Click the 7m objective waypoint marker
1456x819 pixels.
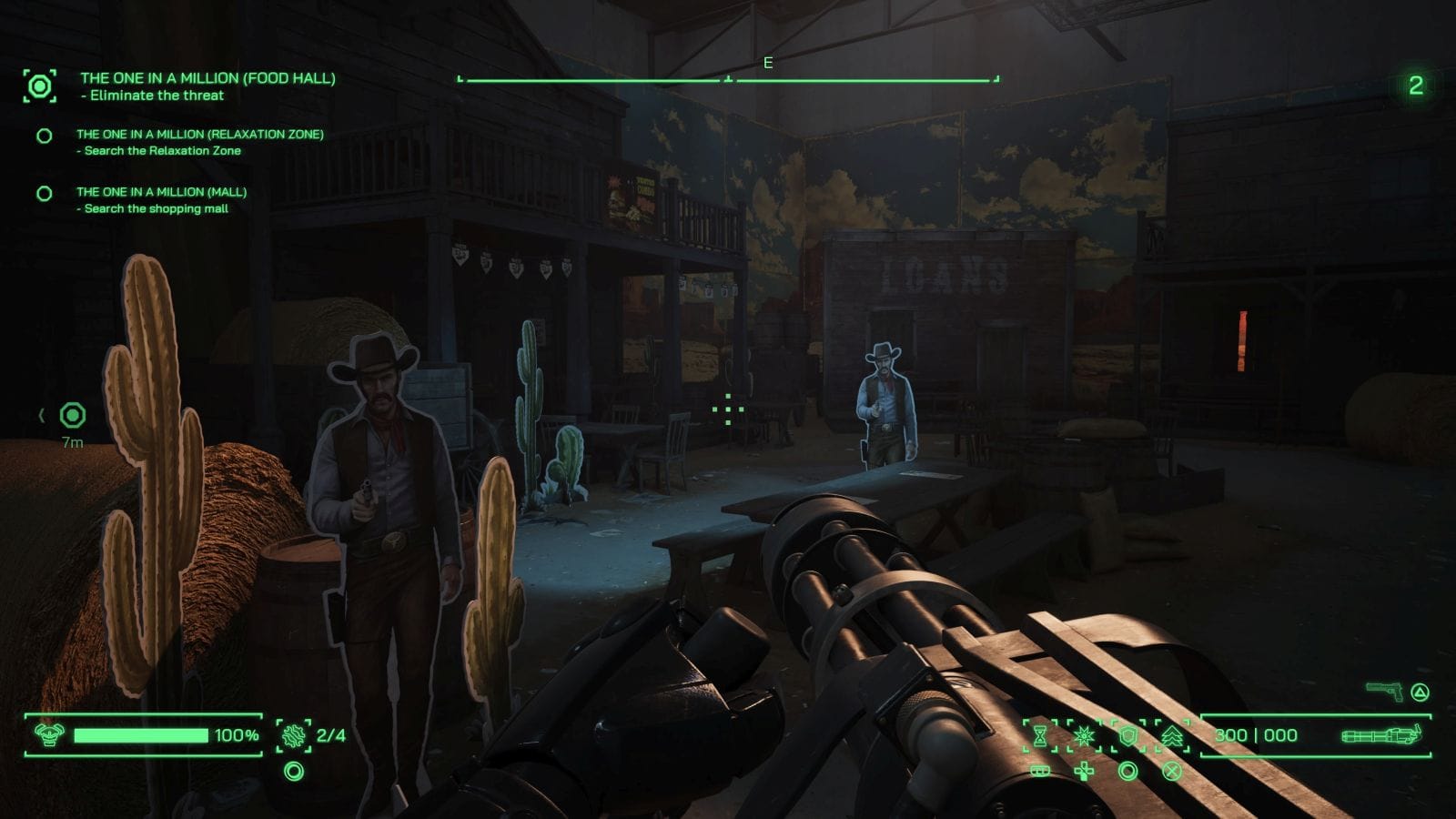73,416
